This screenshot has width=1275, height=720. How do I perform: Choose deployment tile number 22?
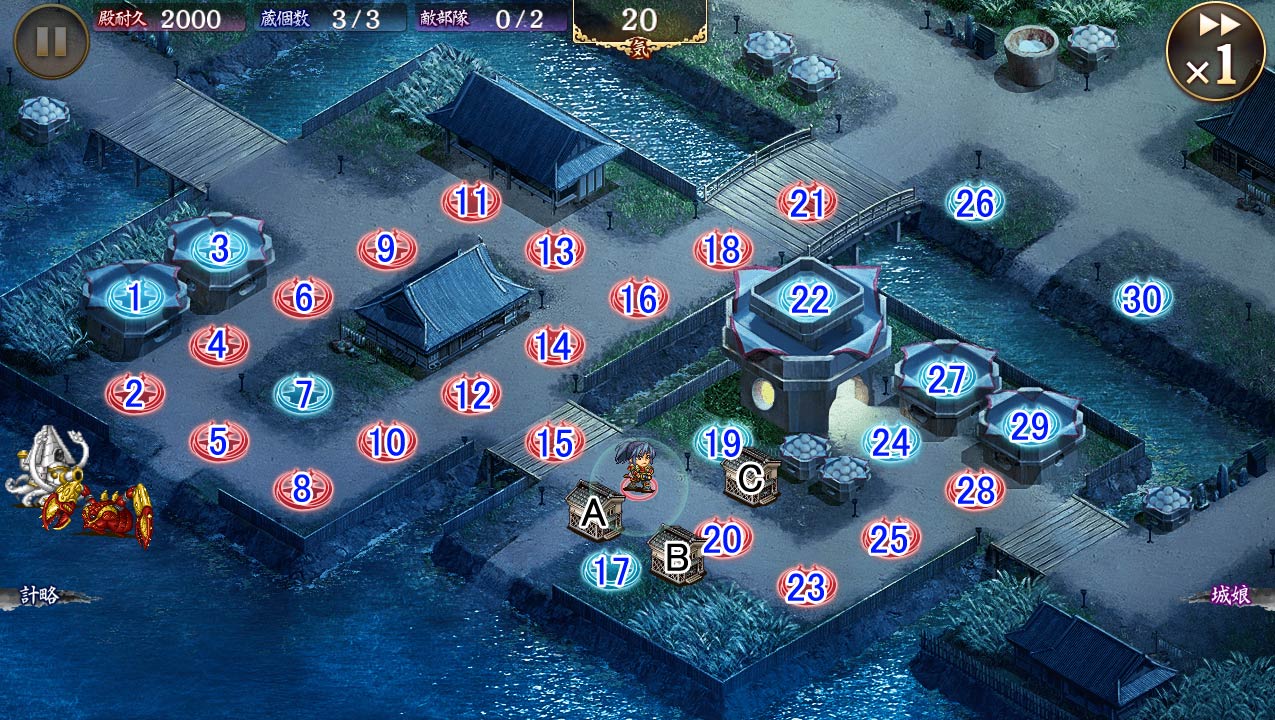(x=808, y=298)
